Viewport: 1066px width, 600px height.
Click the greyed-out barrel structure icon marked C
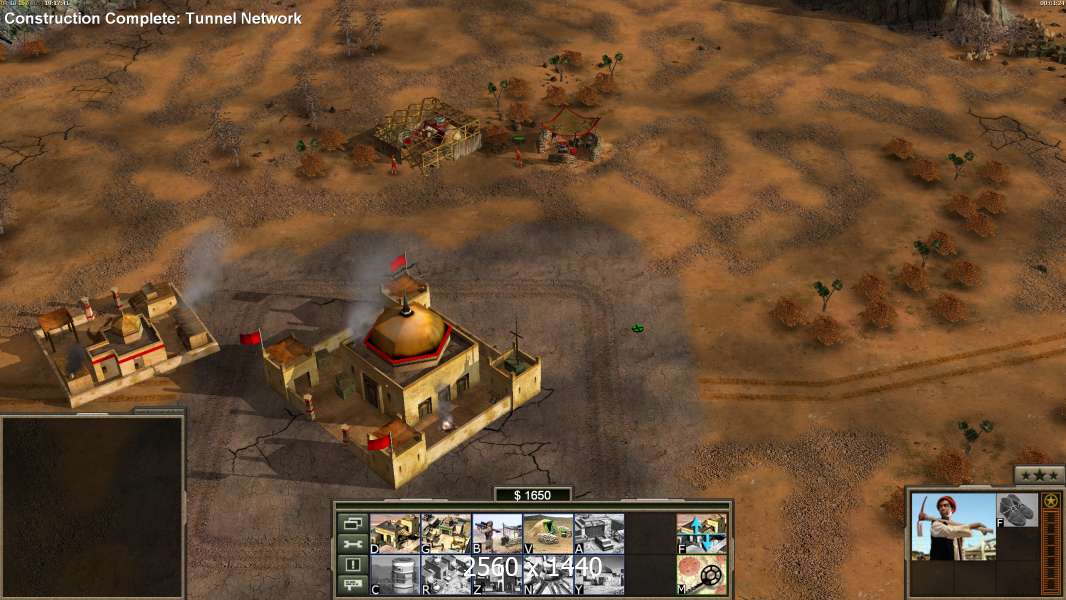tap(395, 574)
